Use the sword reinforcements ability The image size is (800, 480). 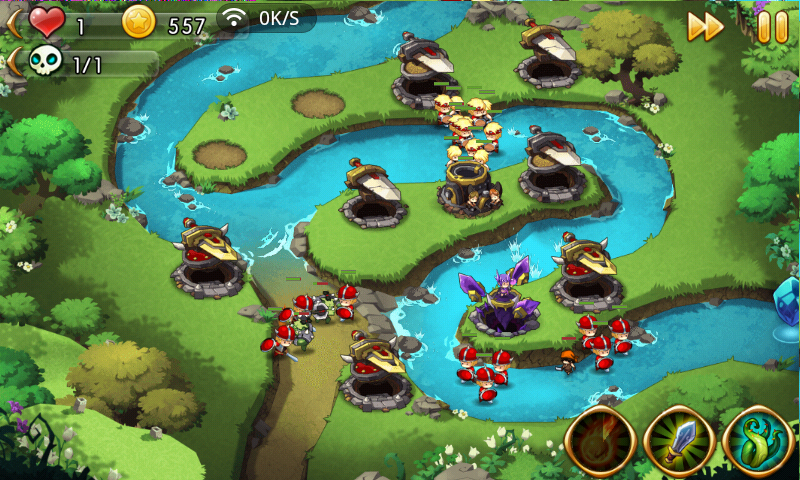679,441
